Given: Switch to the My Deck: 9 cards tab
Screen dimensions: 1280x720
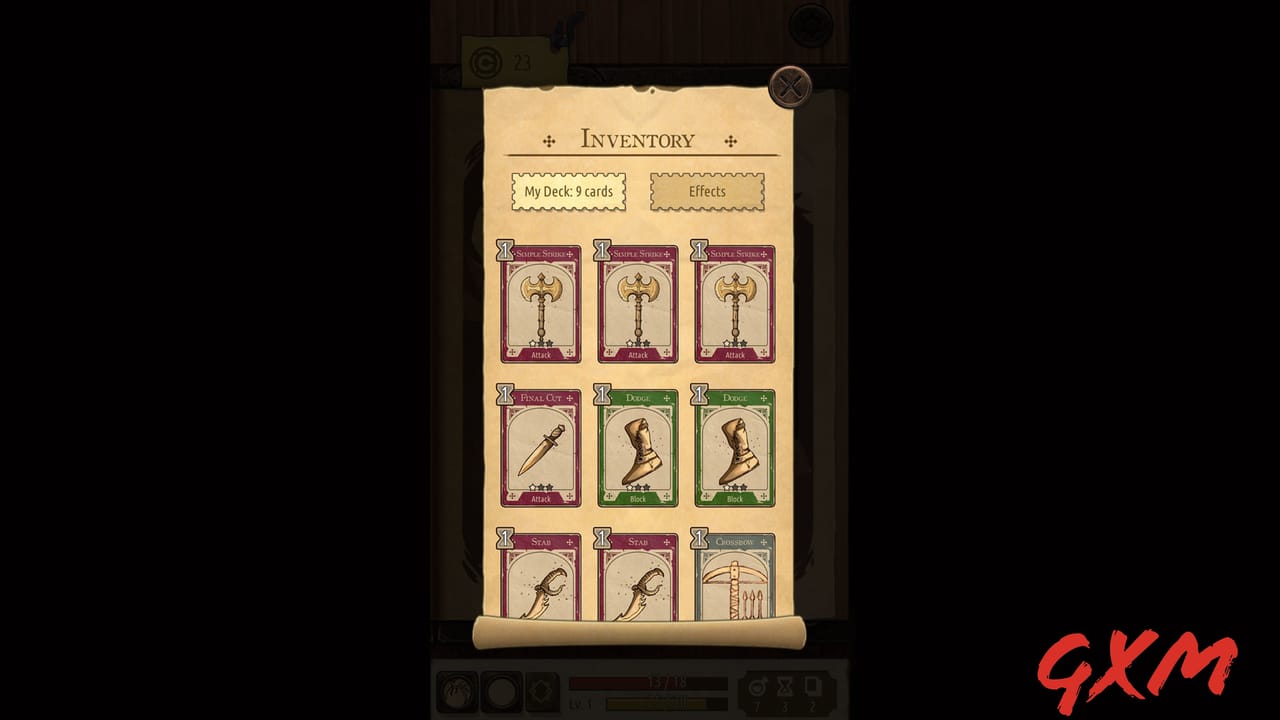Looking at the screenshot, I should (x=567, y=192).
